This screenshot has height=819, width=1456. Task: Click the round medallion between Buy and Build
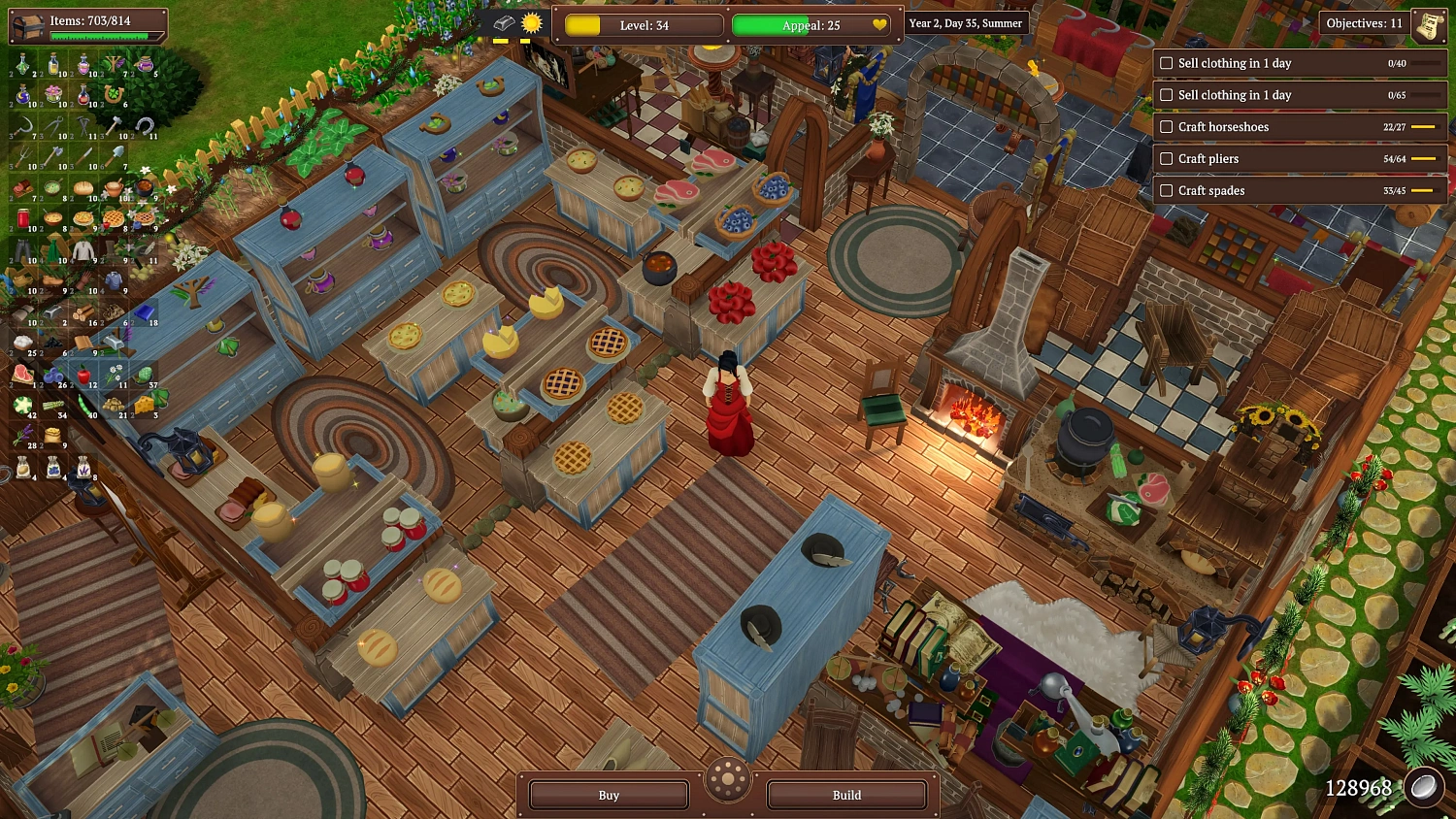coord(728,781)
